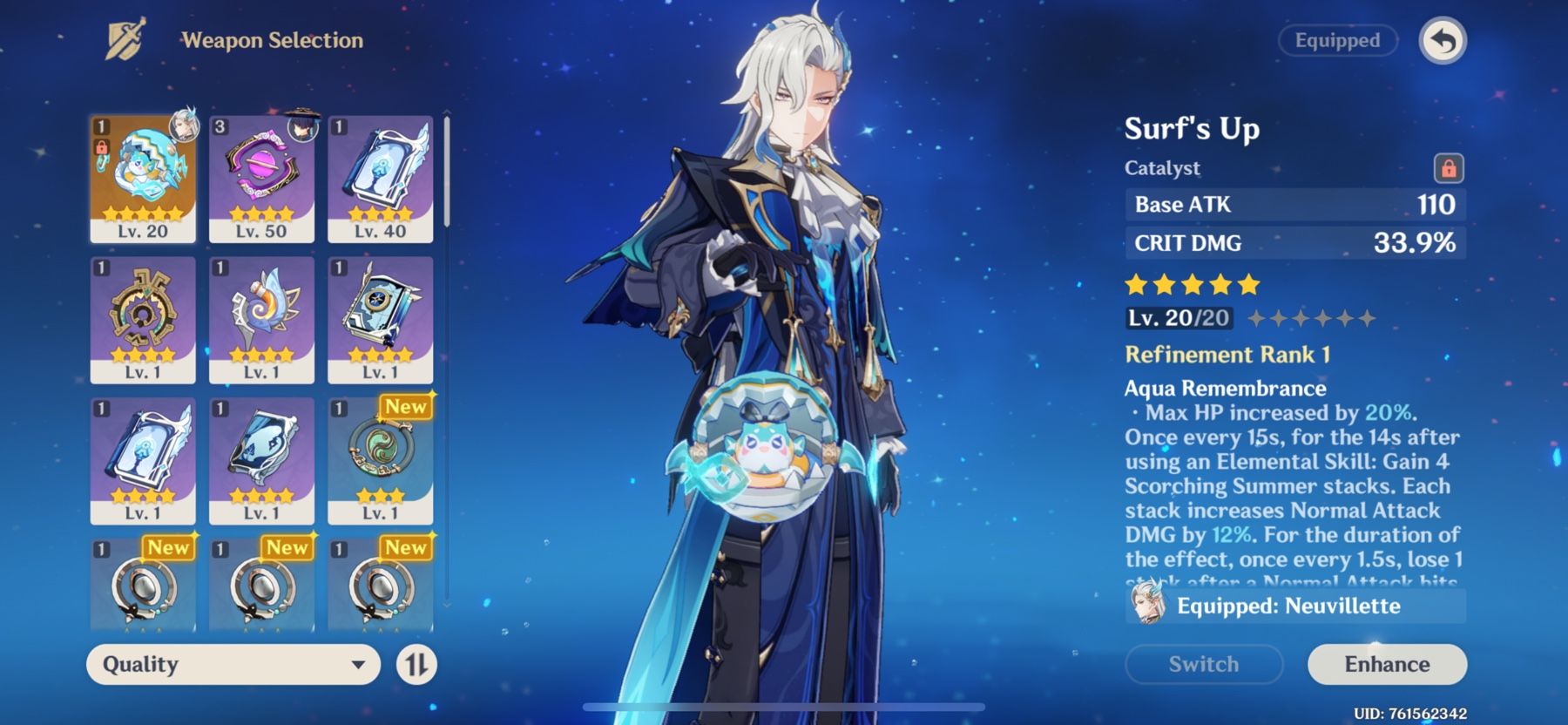Viewport: 1568px width, 725px height.
Task: Tap the Equipped pill at top right
Action: pos(1338,40)
